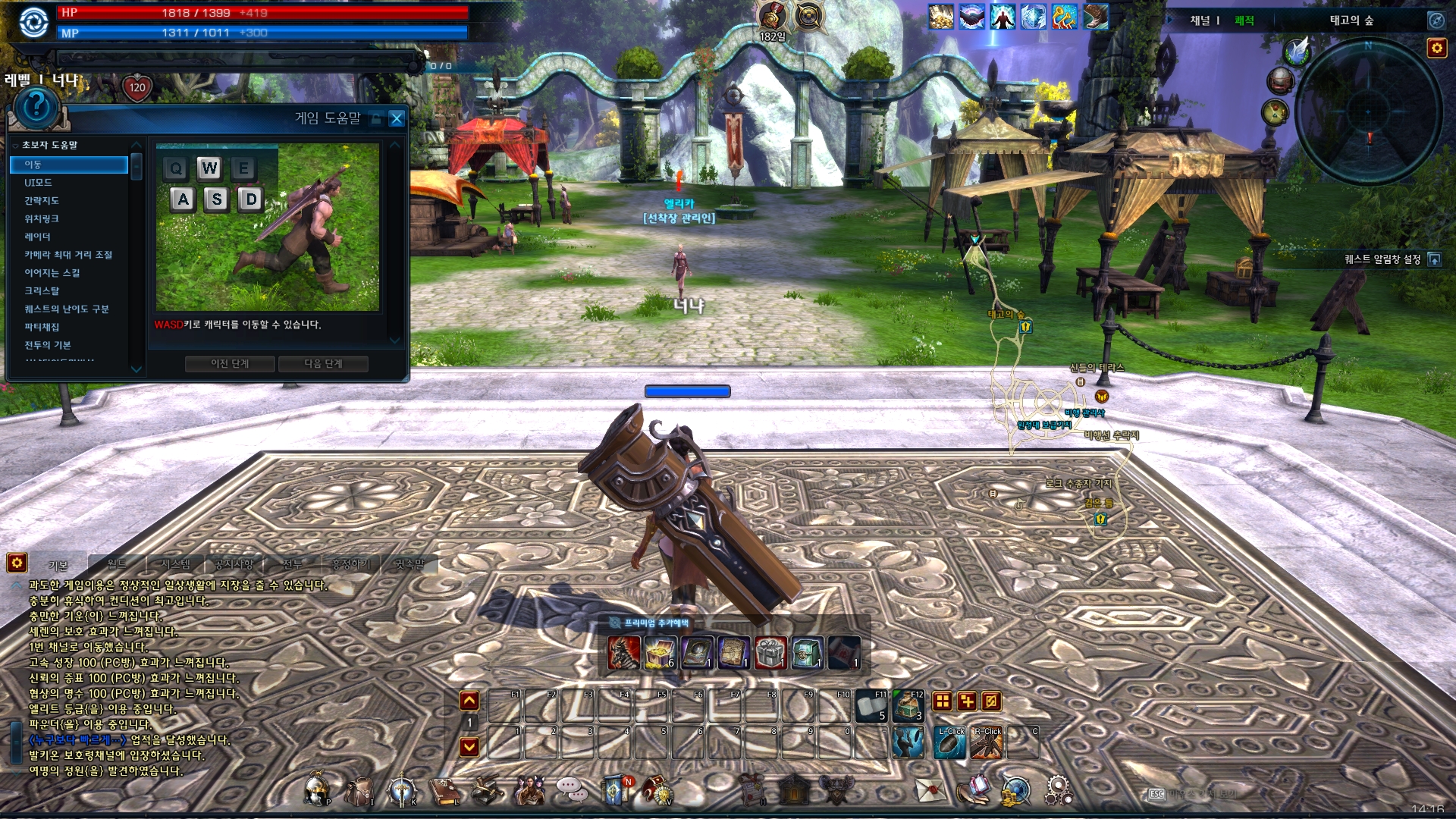Open the system options gears icon bottom-right

[1057, 791]
